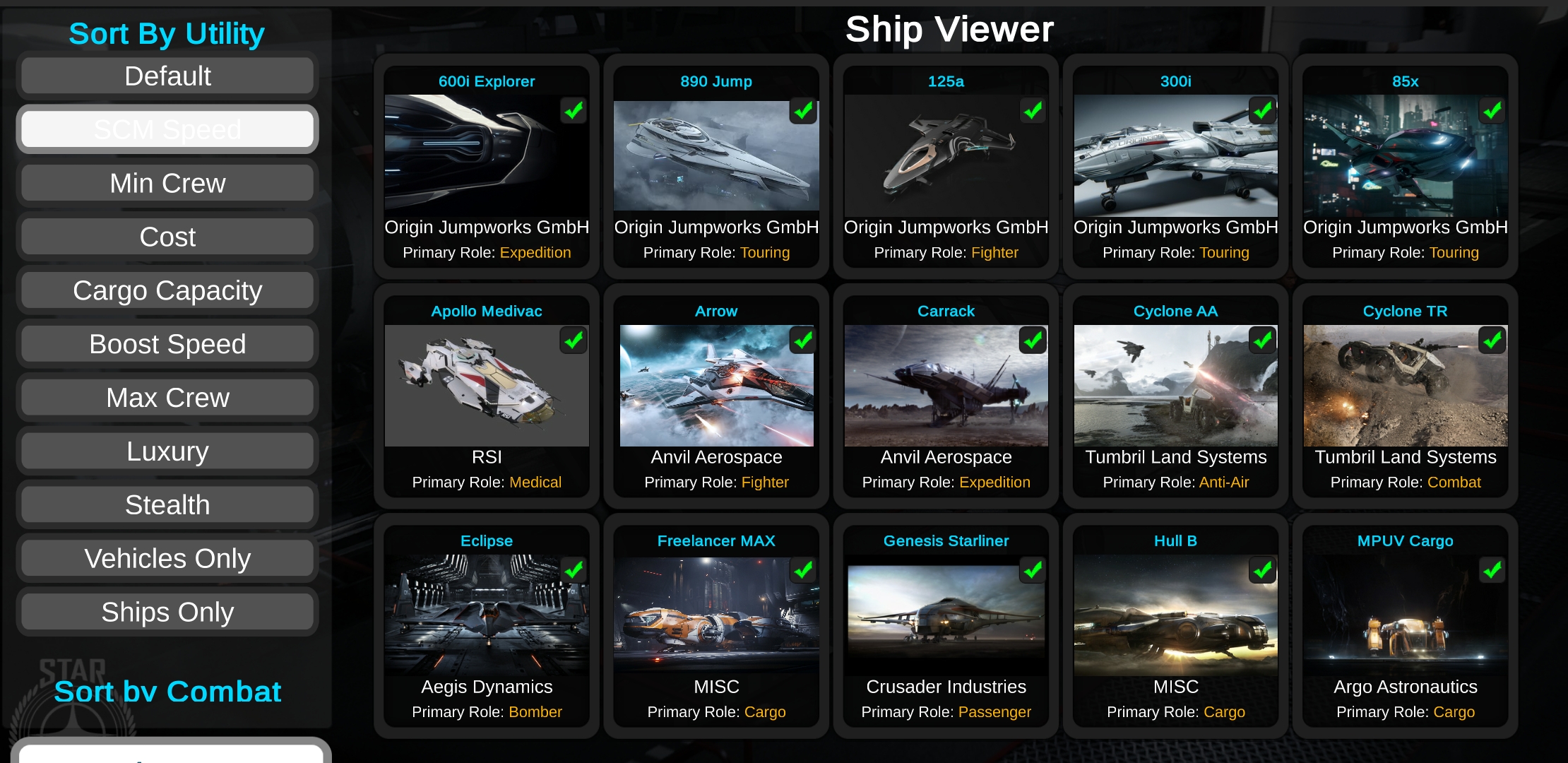This screenshot has height=763, width=1568.
Task: Uncheck the Carrack expedition ship
Action: point(1033,341)
